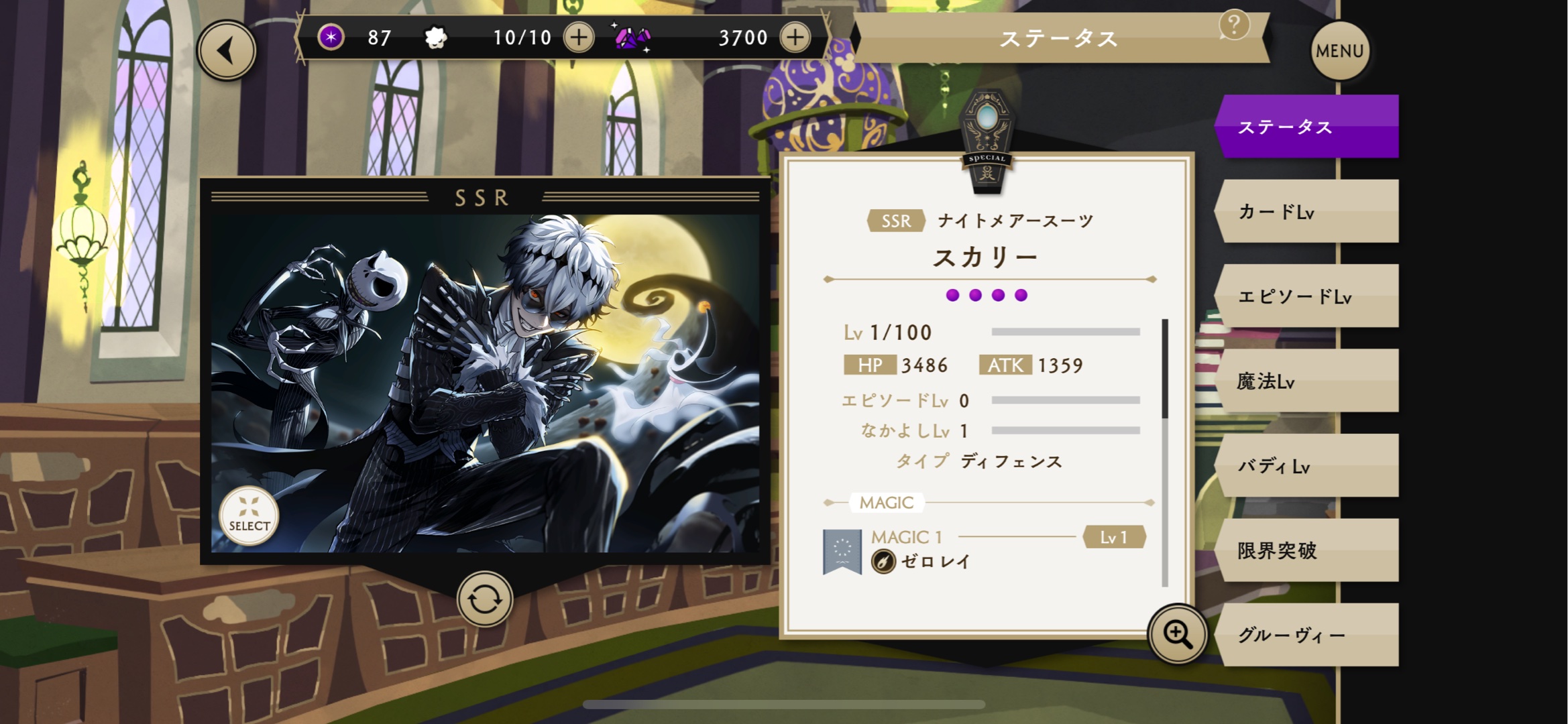Switch to the 魔法Lv tab
The width and height of the screenshot is (1568, 724).
[x=1308, y=381]
